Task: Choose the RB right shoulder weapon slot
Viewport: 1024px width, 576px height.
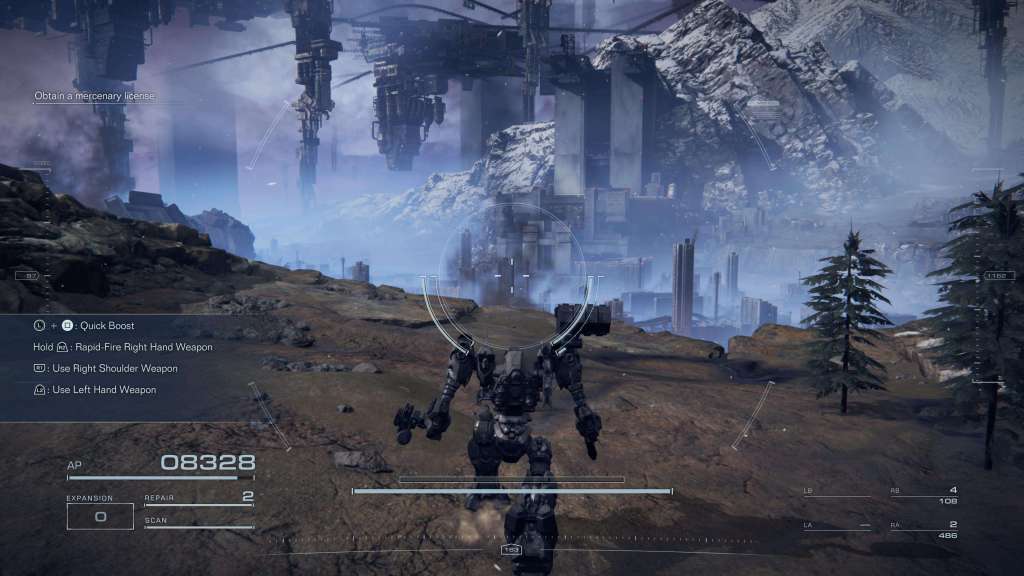Action: click(923, 494)
